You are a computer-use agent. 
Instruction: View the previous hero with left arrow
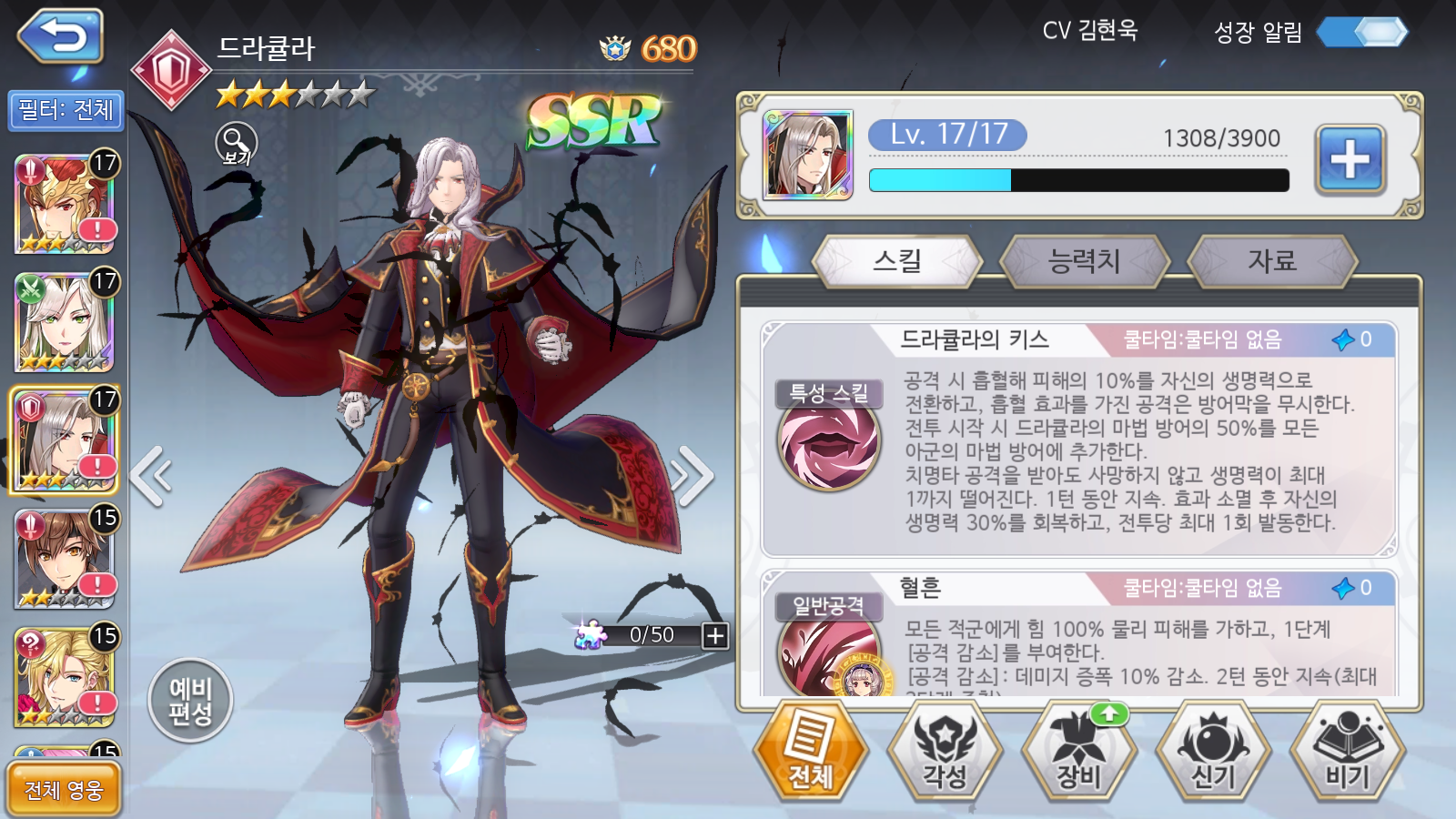point(151,475)
